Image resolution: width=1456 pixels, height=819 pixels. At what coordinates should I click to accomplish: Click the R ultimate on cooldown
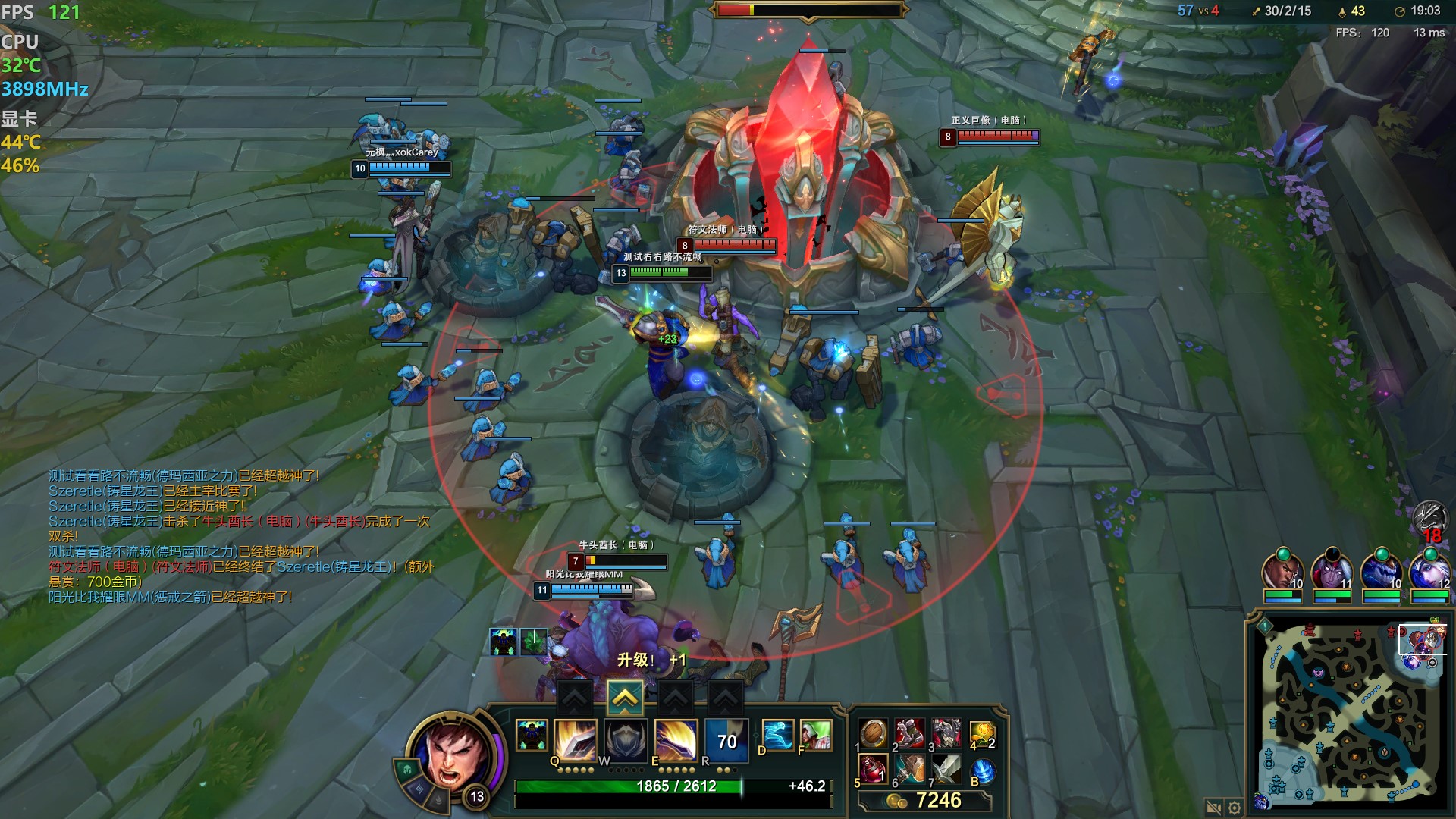726,741
